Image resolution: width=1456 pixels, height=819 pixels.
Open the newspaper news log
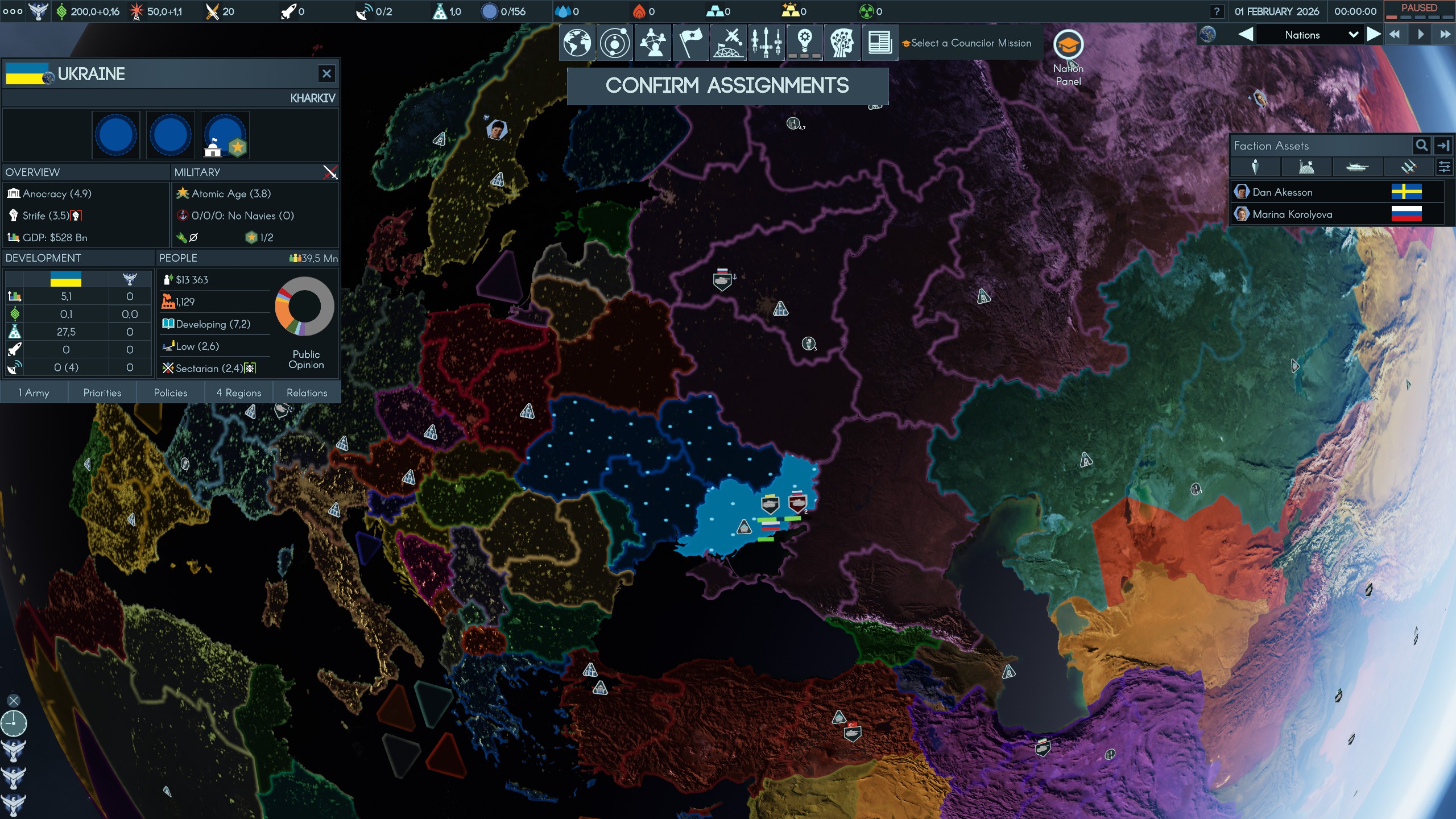[879, 43]
